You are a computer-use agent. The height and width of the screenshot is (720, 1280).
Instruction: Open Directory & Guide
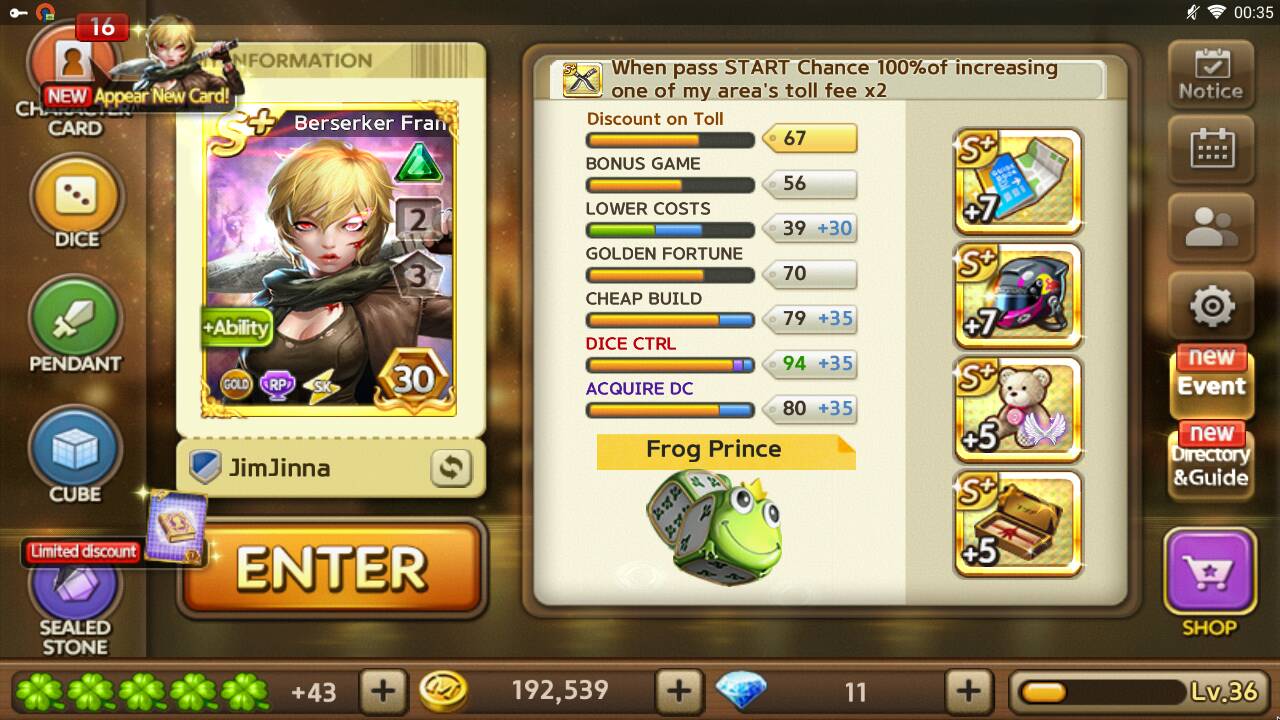tap(1210, 461)
